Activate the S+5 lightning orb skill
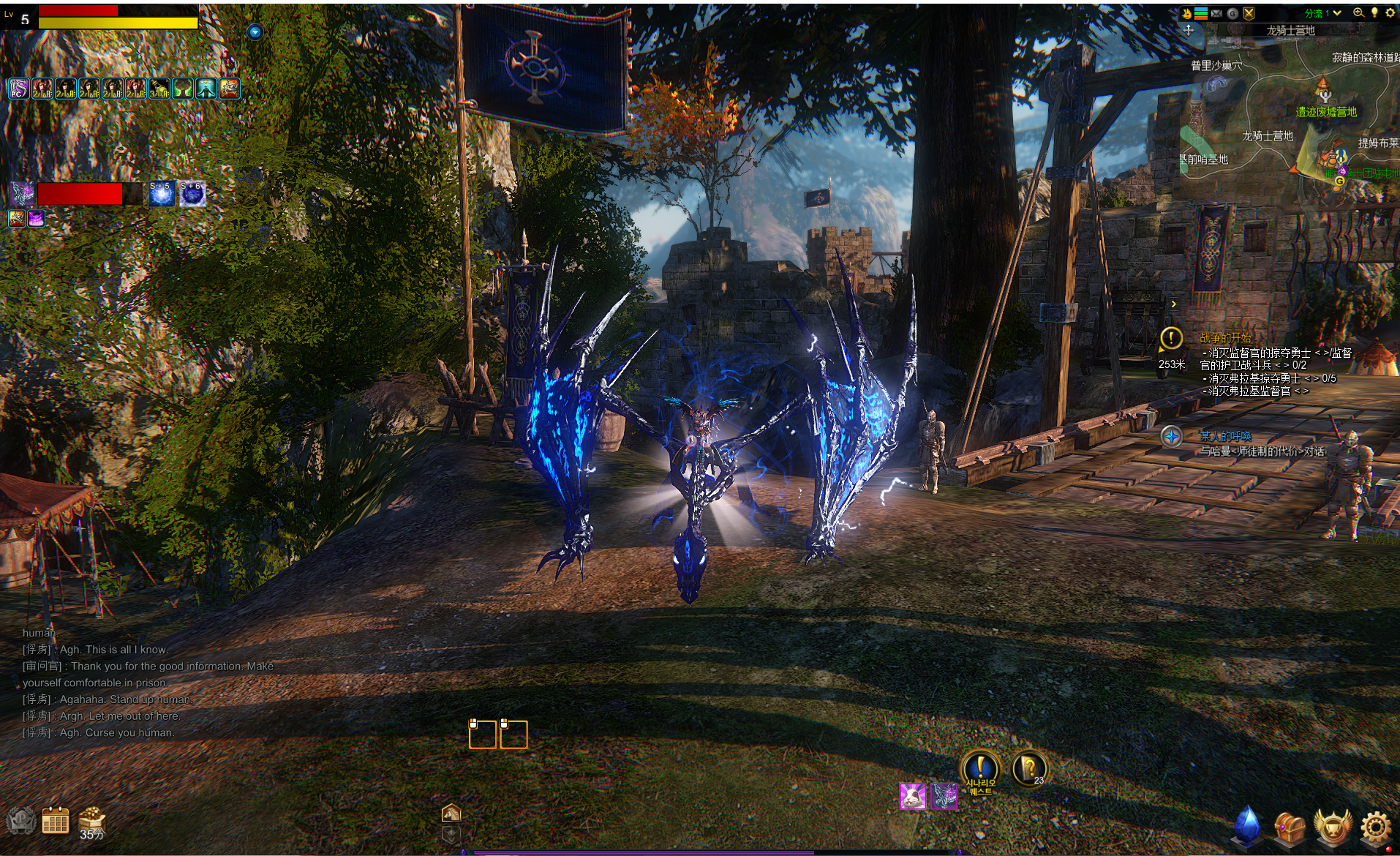1400x856 pixels. [x=161, y=194]
